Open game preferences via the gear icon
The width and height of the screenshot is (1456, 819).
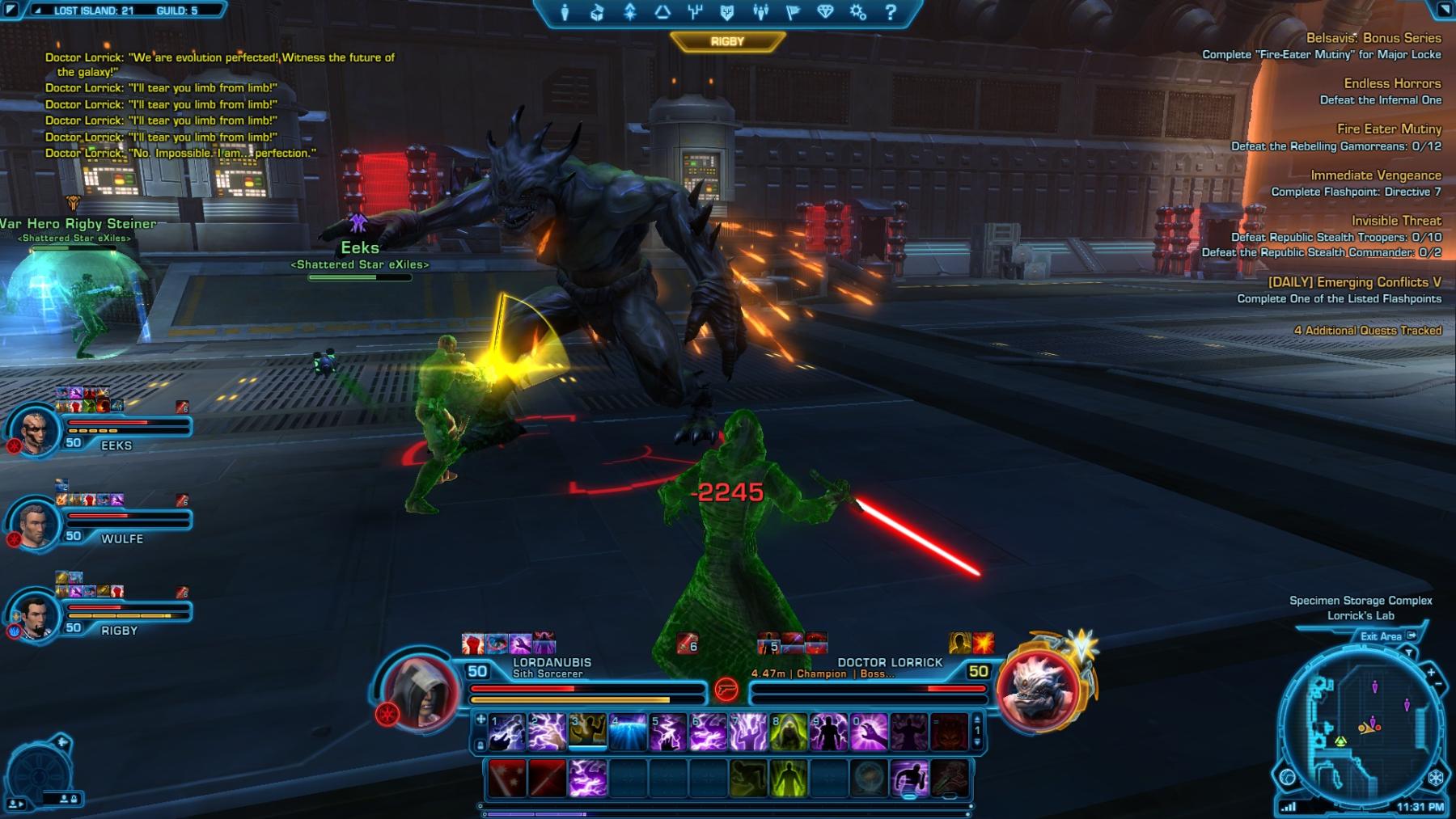(858, 12)
